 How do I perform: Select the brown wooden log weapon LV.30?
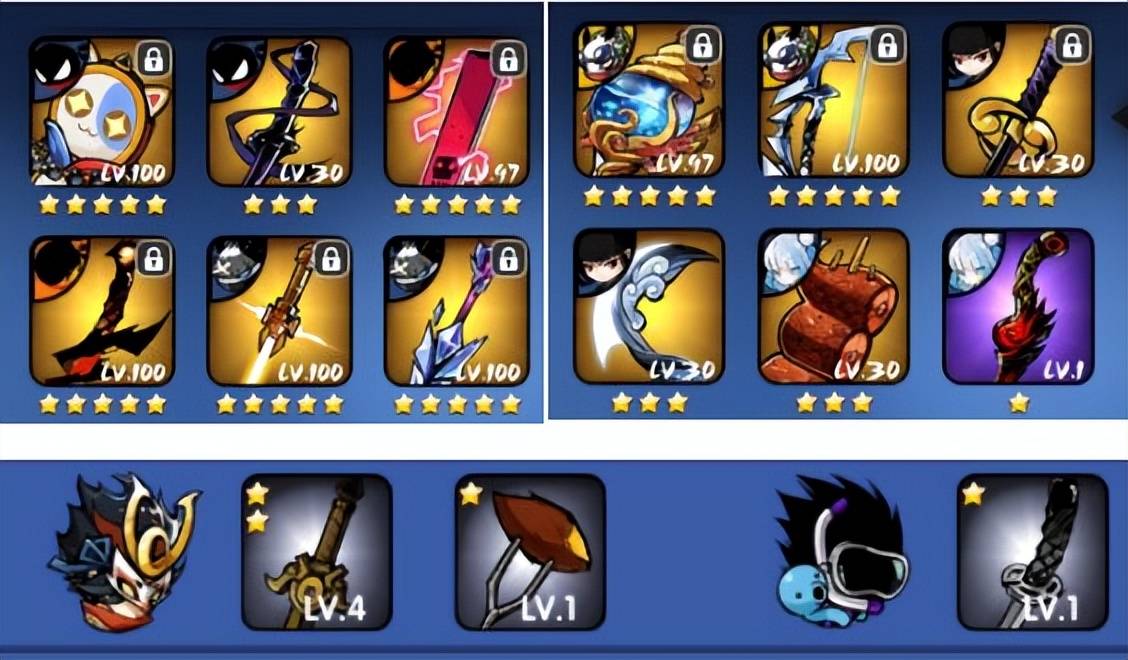click(833, 307)
